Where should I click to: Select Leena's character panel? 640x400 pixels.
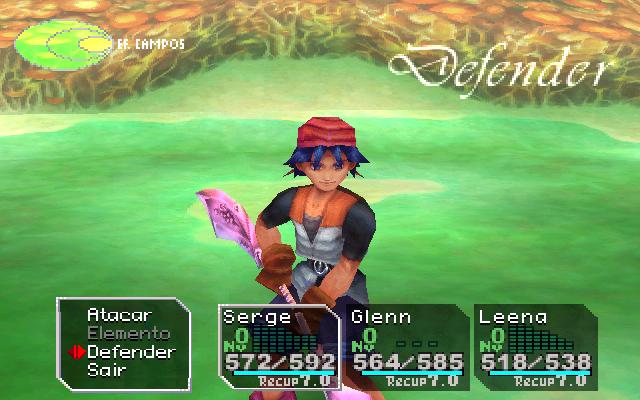click(x=533, y=346)
